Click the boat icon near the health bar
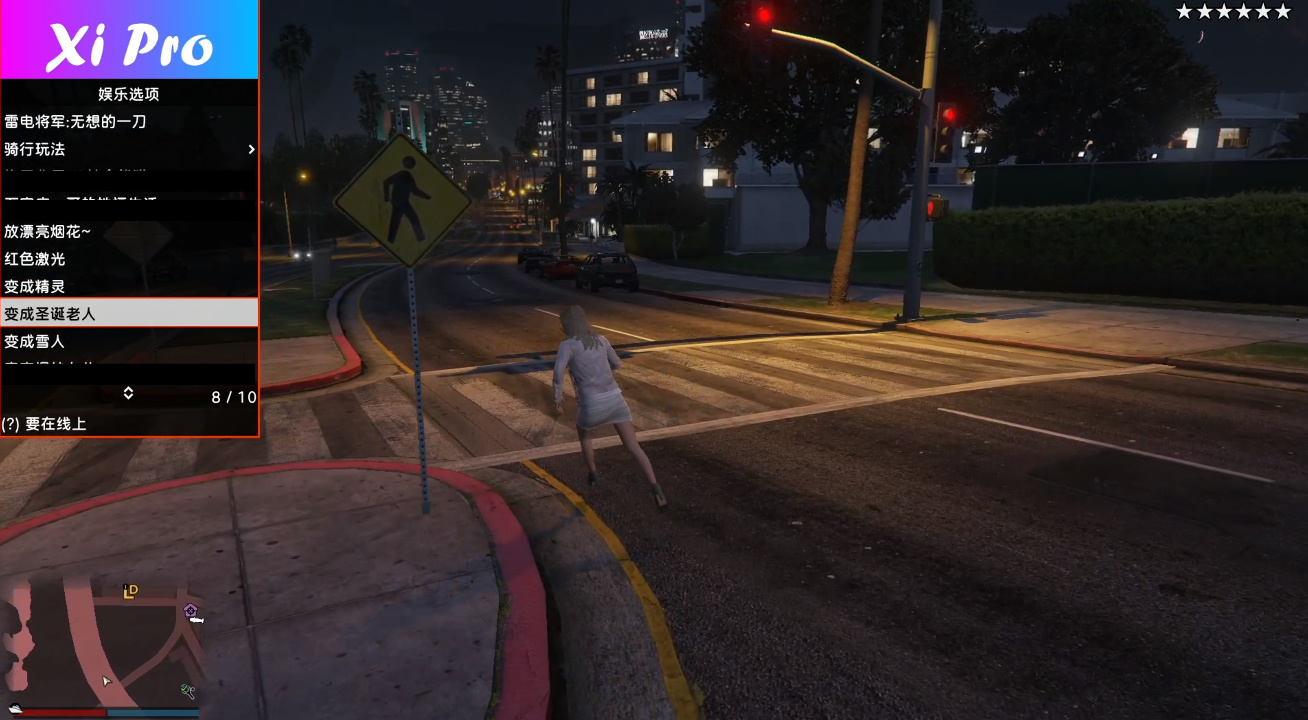Viewport: 1308px width, 720px height. click(x=15, y=708)
